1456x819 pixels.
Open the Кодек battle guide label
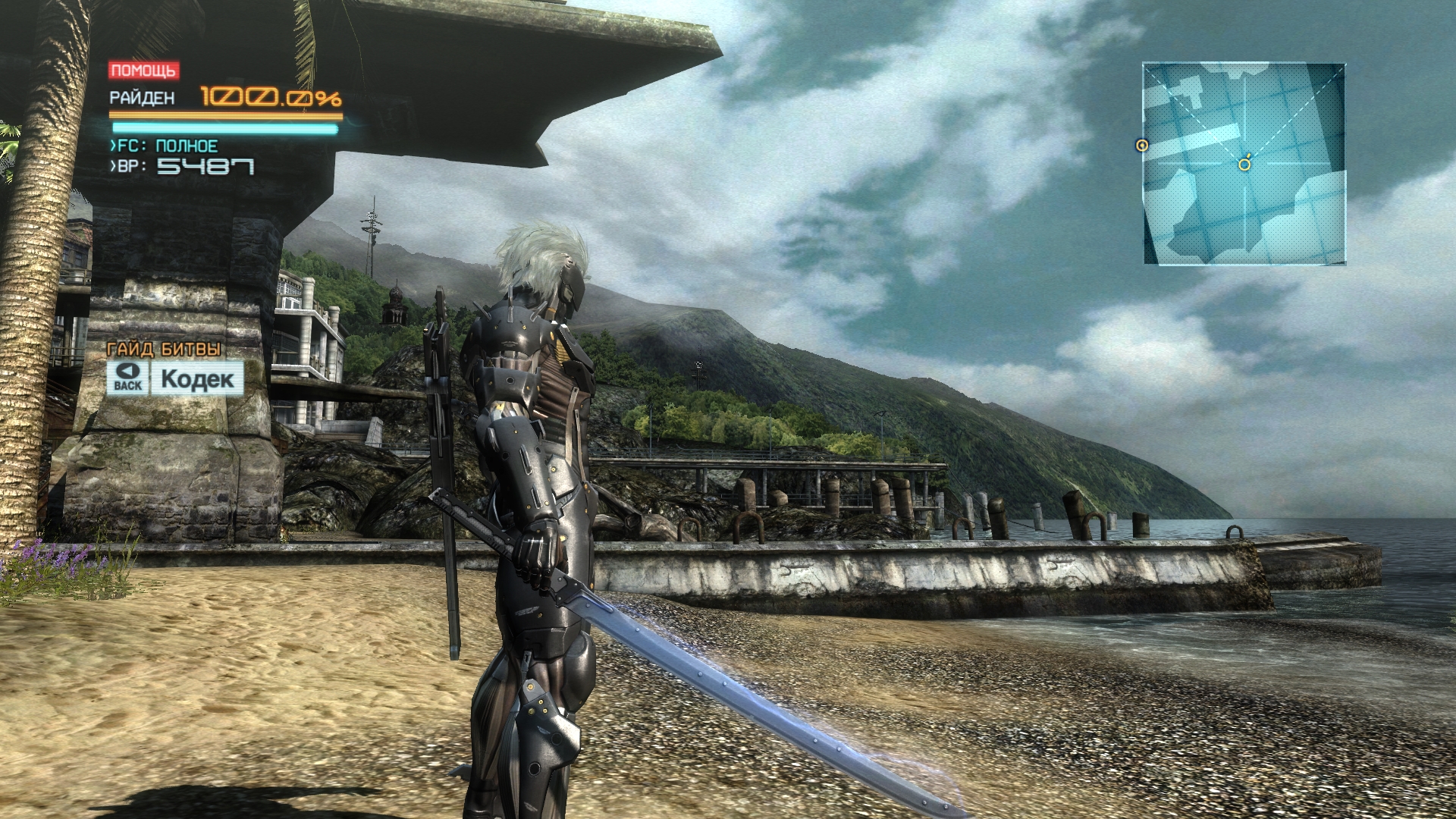click(197, 378)
